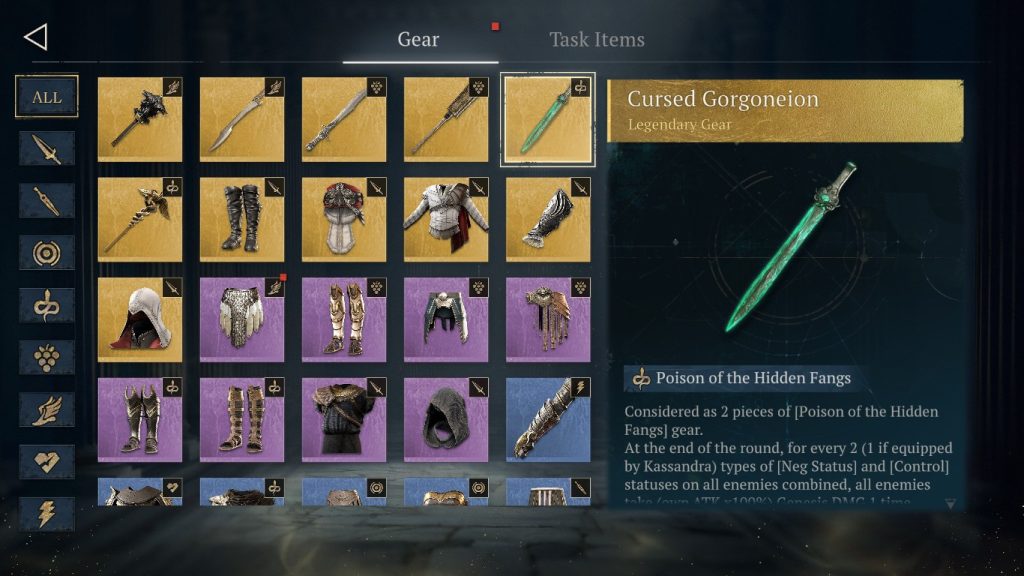Select the ALL filter category
This screenshot has width=1024, height=576.
(x=47, y=97)
